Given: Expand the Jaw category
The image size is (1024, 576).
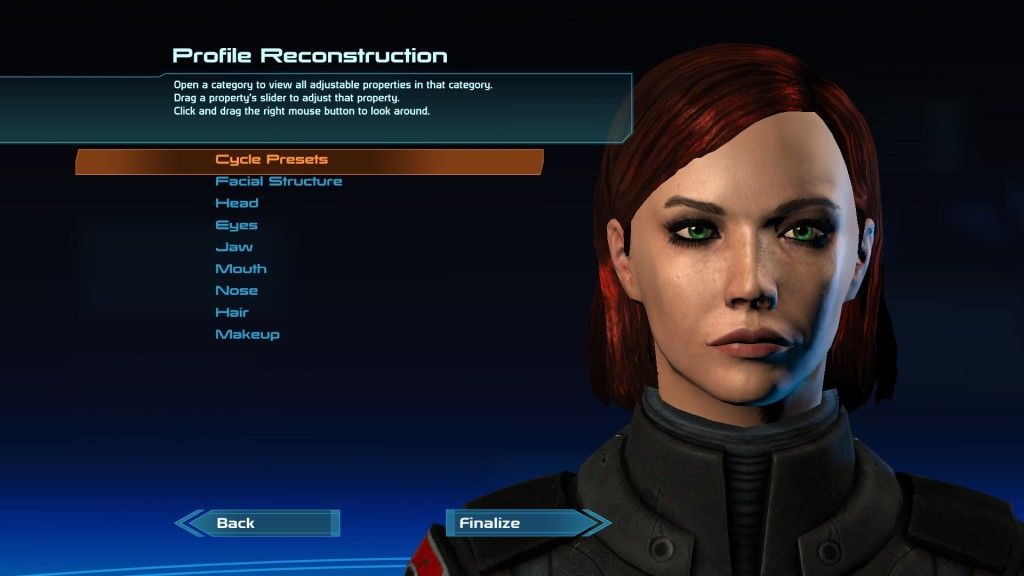Looking at the screenshot, I should [x=234, y=247].
